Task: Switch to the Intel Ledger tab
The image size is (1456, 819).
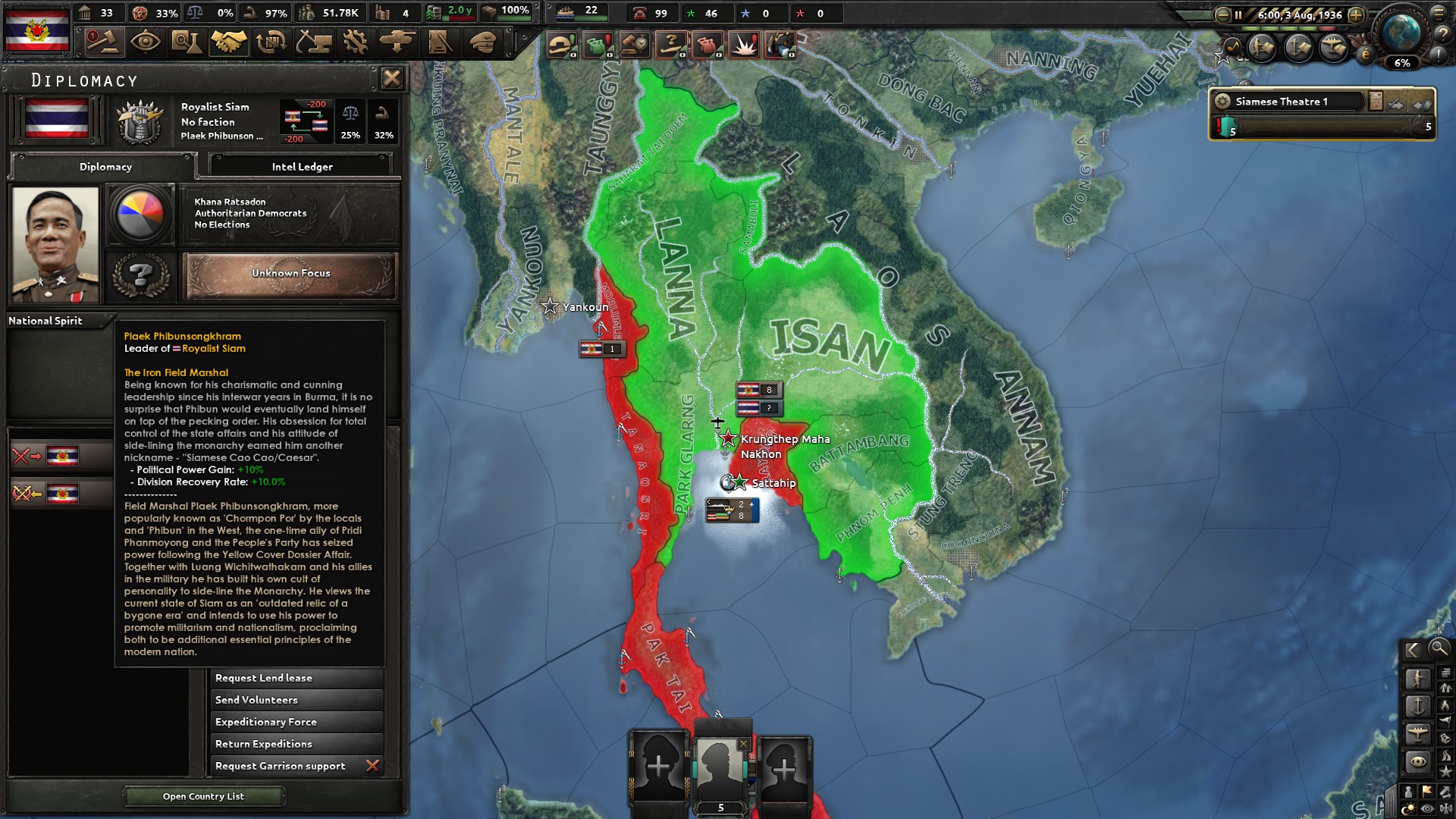Action: pyautogui.click(x=300, y=166)
